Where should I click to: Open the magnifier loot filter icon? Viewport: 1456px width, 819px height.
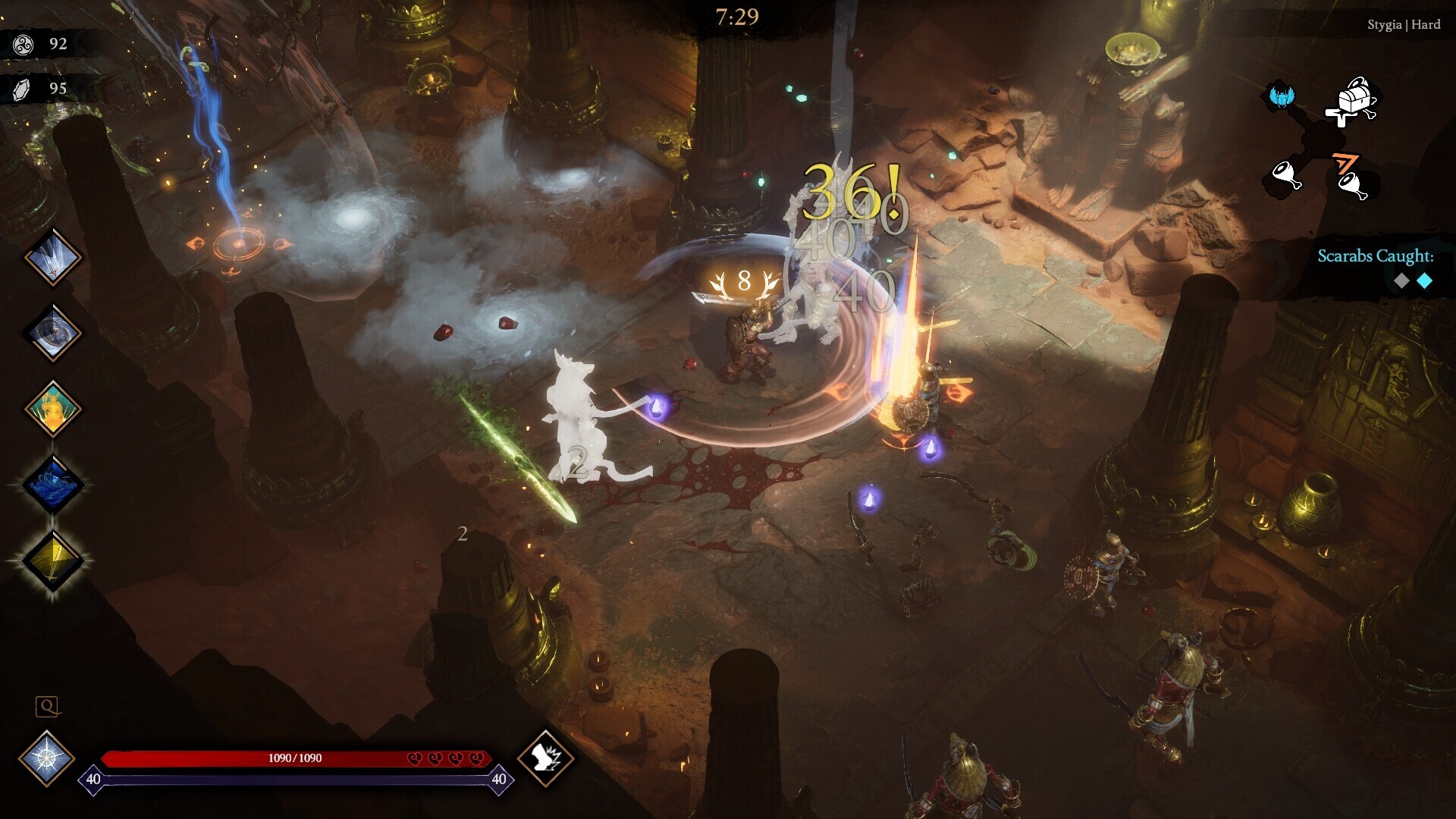coord(48,708)
